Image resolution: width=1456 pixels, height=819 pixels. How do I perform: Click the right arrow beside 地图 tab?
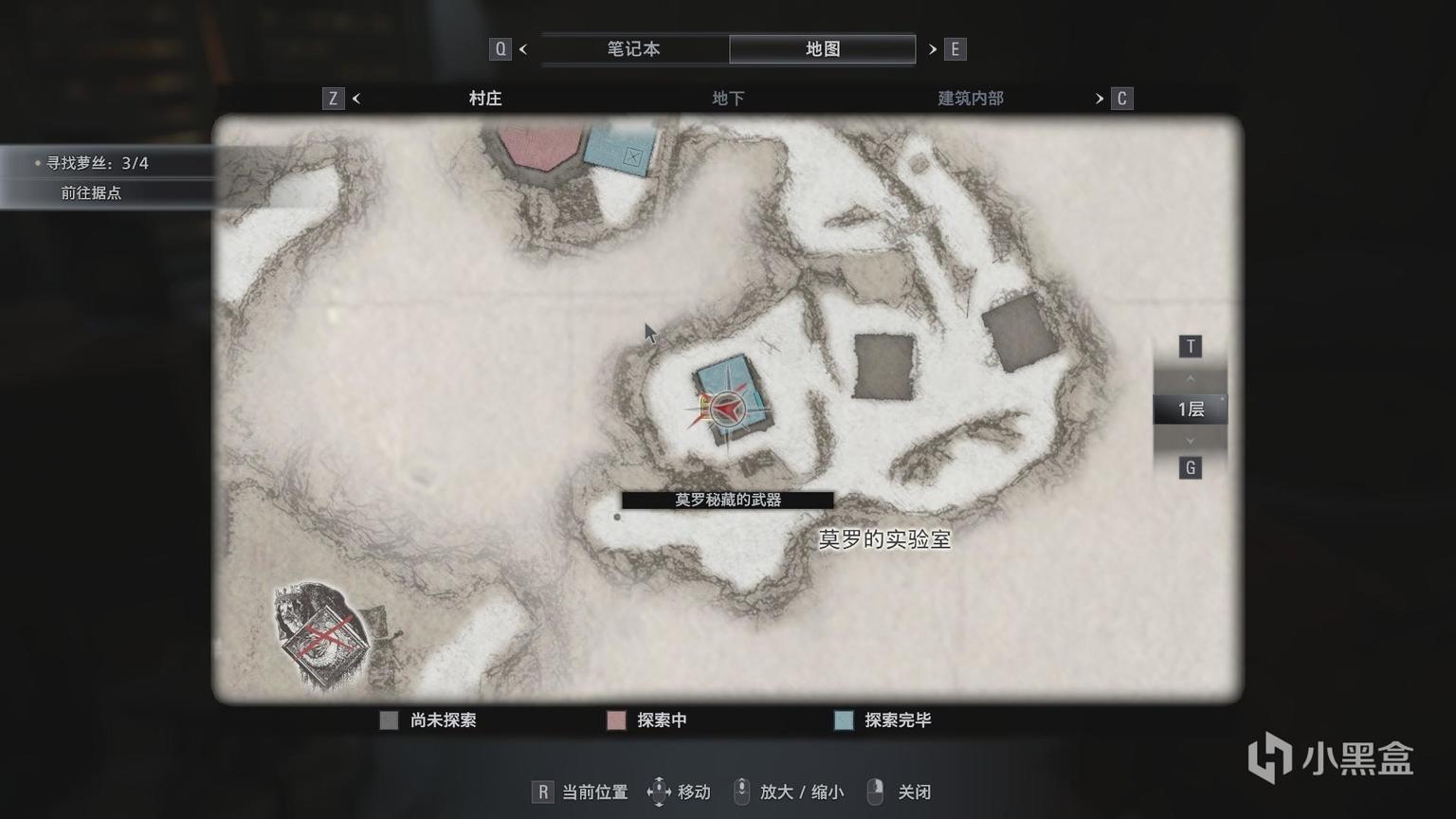(x=933, y=49)
